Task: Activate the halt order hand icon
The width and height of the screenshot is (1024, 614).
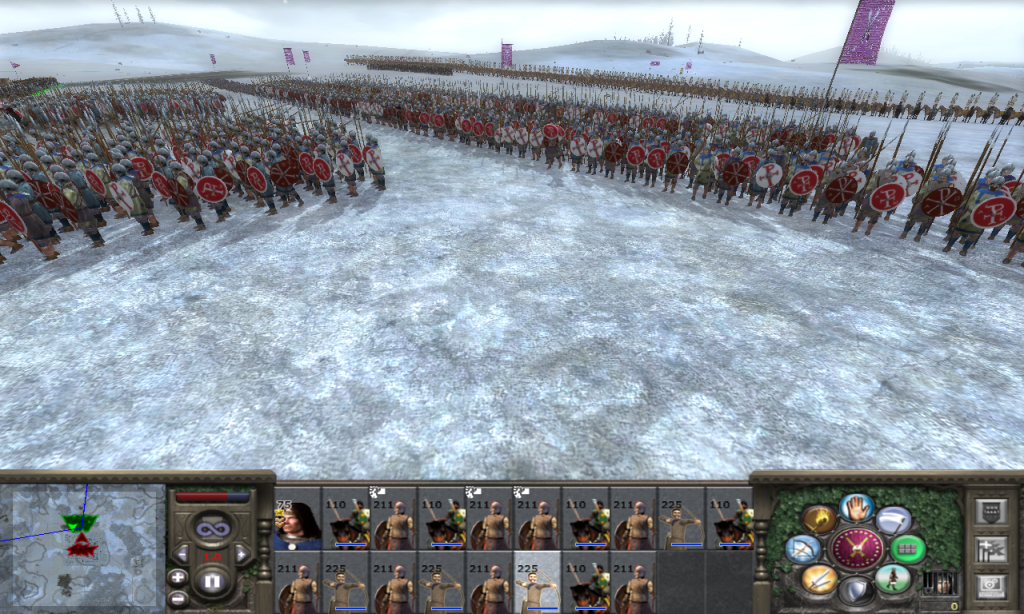Action: [857, 508]
